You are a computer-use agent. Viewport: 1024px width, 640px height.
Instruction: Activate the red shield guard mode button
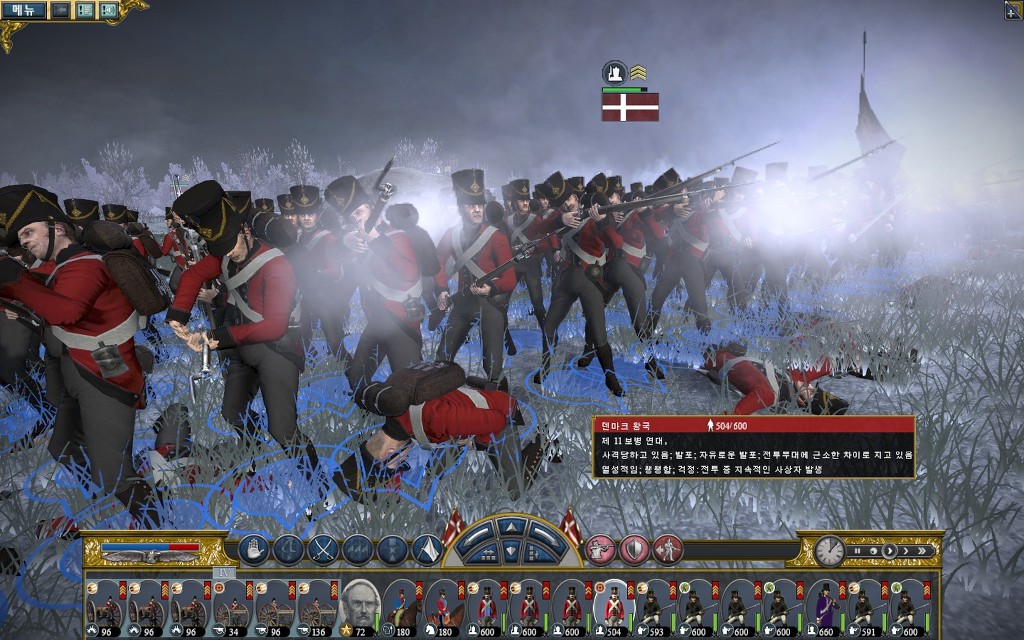(634, 549)
